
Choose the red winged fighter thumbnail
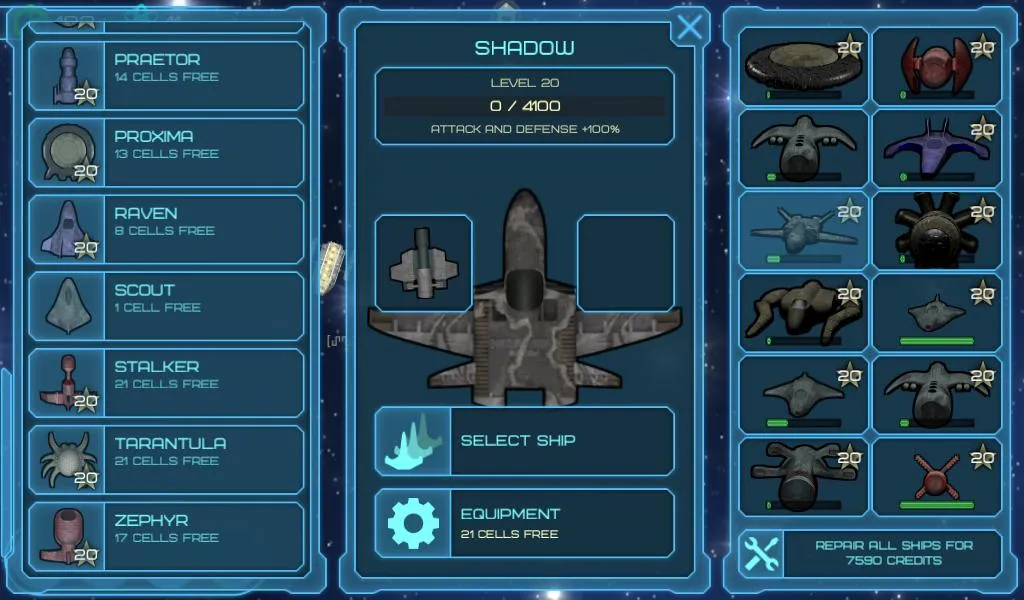937,66
